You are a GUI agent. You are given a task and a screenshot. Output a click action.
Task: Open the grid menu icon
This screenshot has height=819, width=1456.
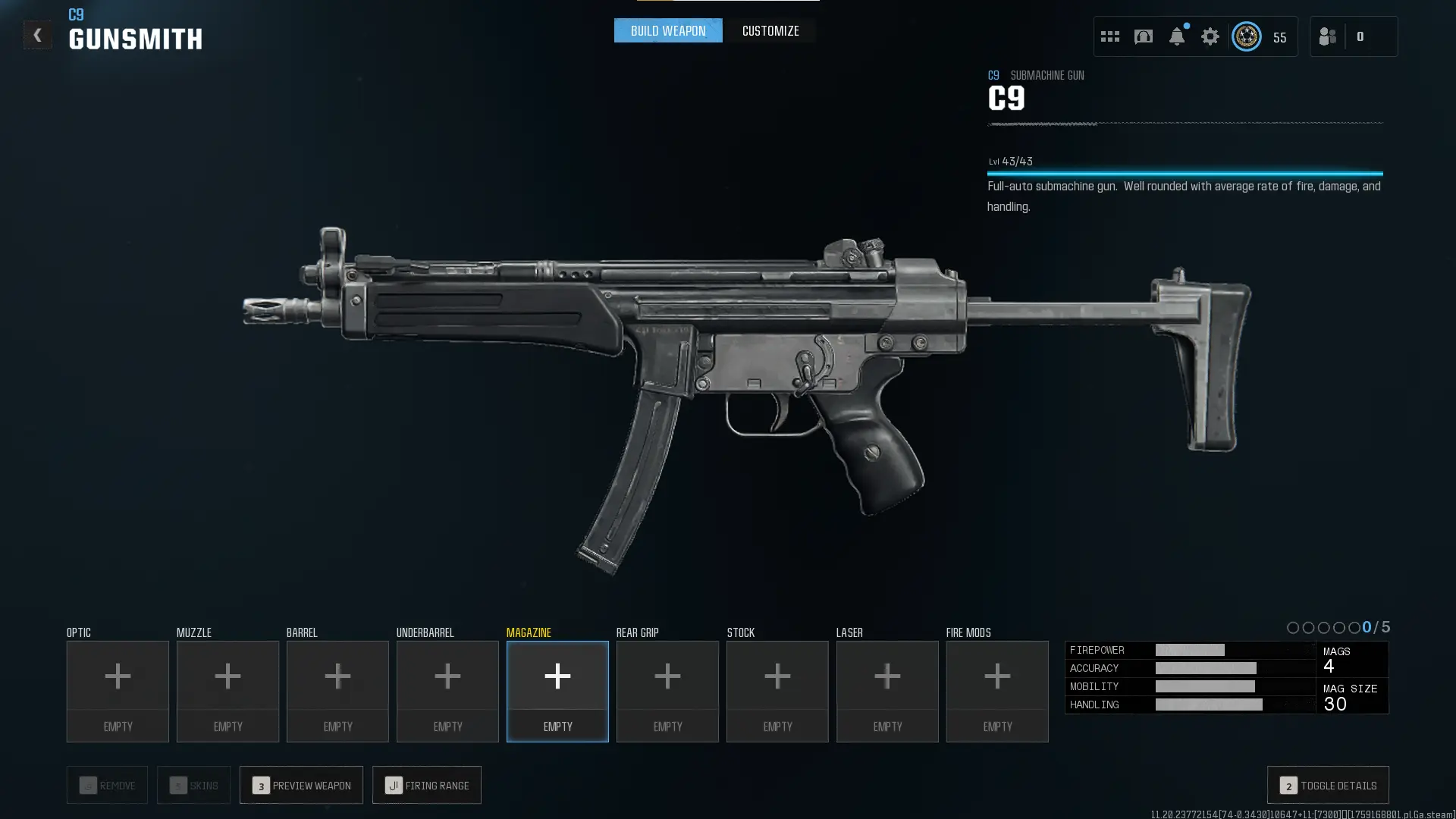click(1110, 36)
